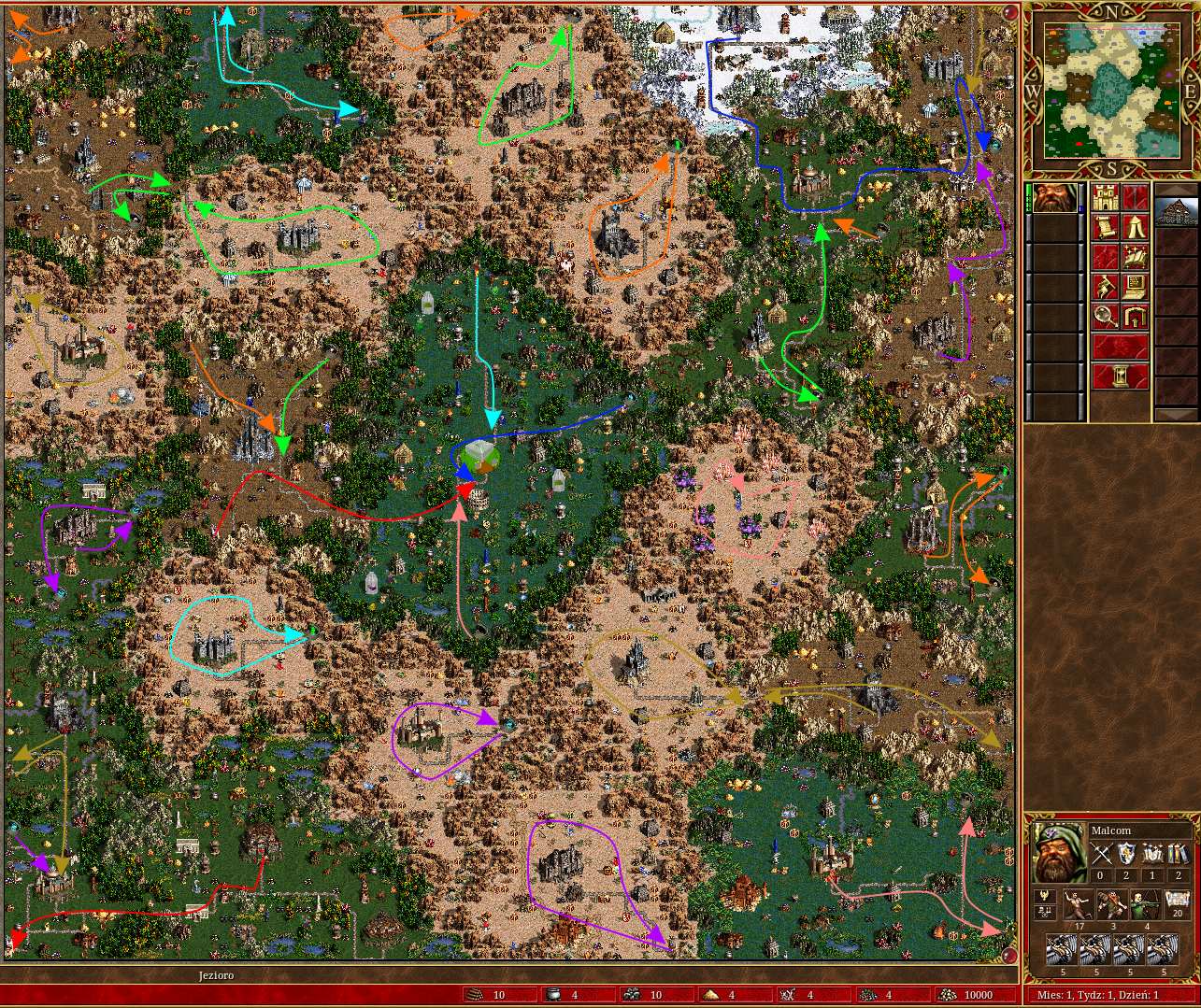The height and width of the screenshot is (1008, 1201).
Task: Select the bearded hero in the hero list
Action: coord(1054,198)
